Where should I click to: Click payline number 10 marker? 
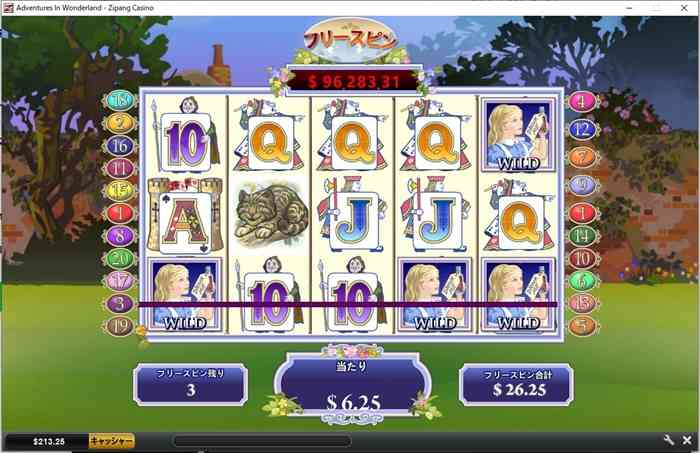click(582, 258)
